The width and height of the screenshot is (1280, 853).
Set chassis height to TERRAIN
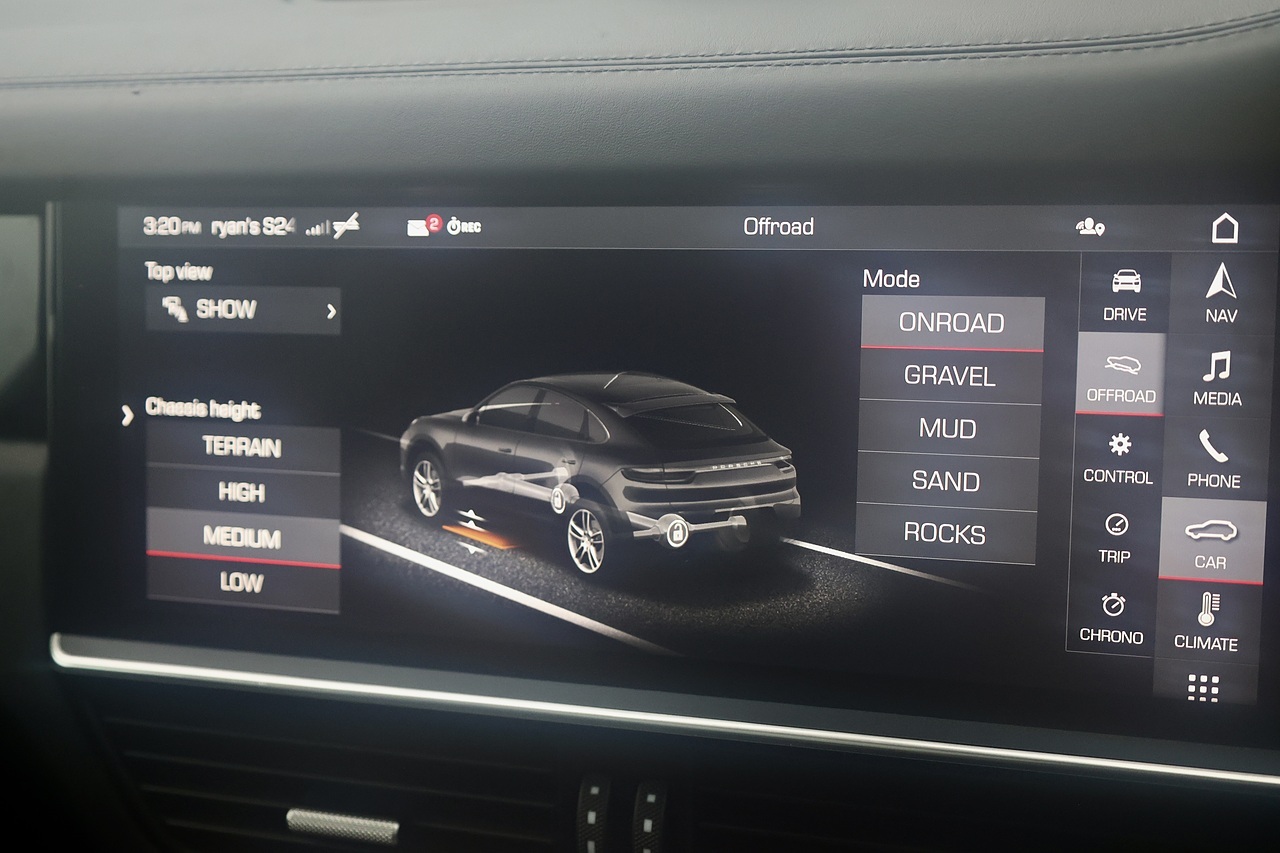point(243,447)
